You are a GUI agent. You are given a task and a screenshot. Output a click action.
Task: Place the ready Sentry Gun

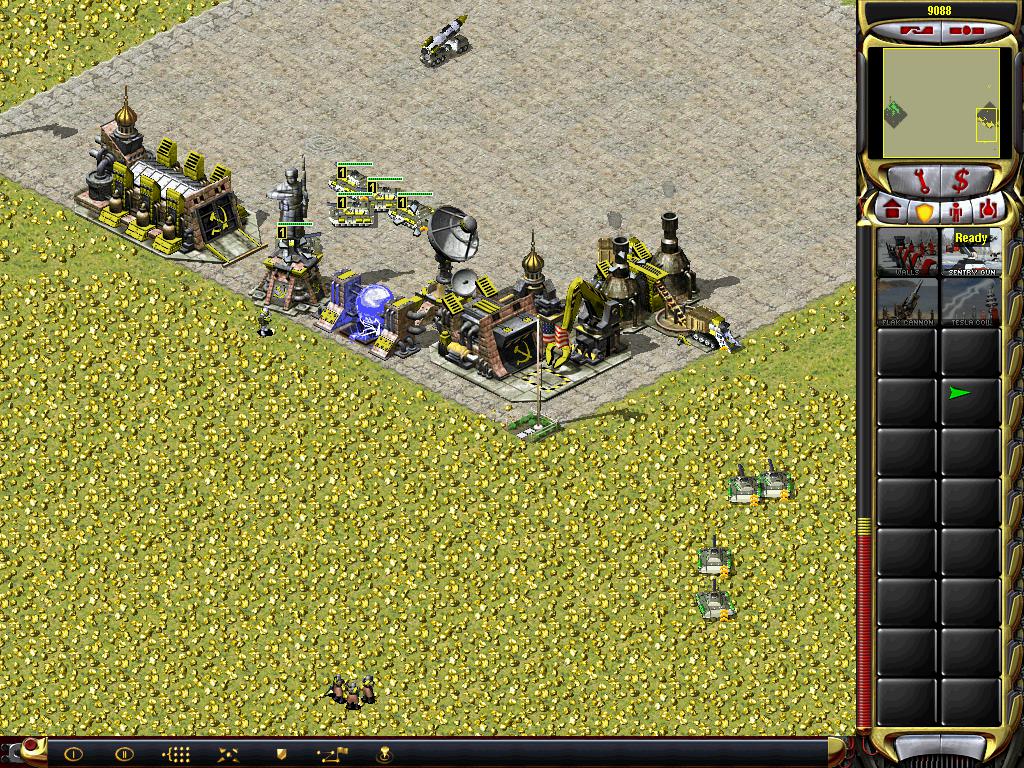971,252
